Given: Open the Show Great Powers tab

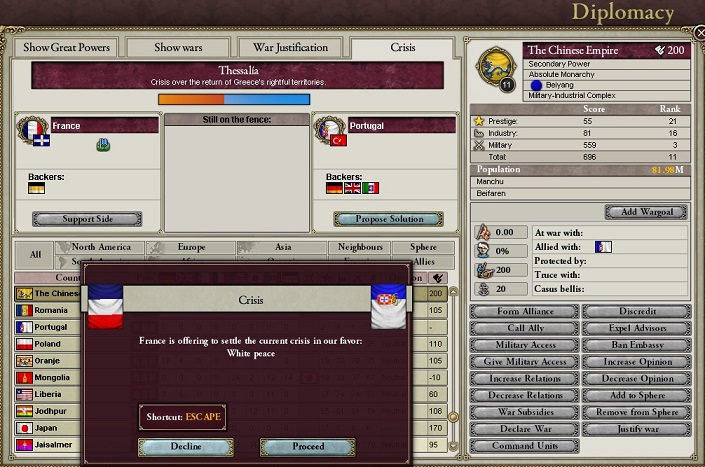Looking at the screenshot, I should tap(64, 47).
